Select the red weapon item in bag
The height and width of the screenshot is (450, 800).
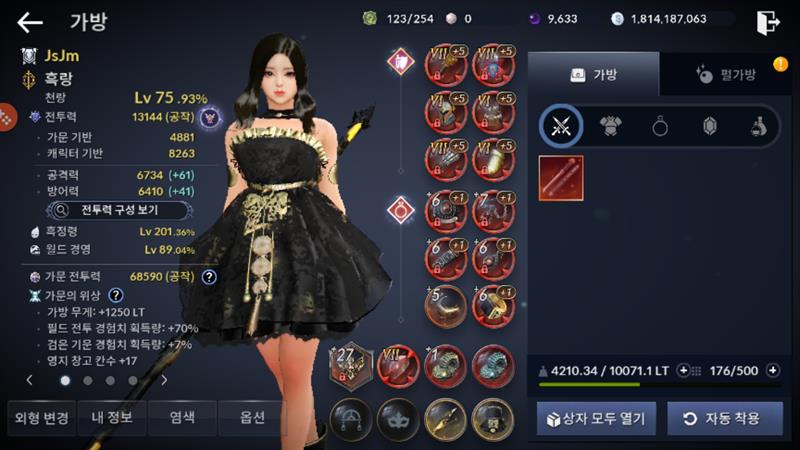tap(561, 178)
